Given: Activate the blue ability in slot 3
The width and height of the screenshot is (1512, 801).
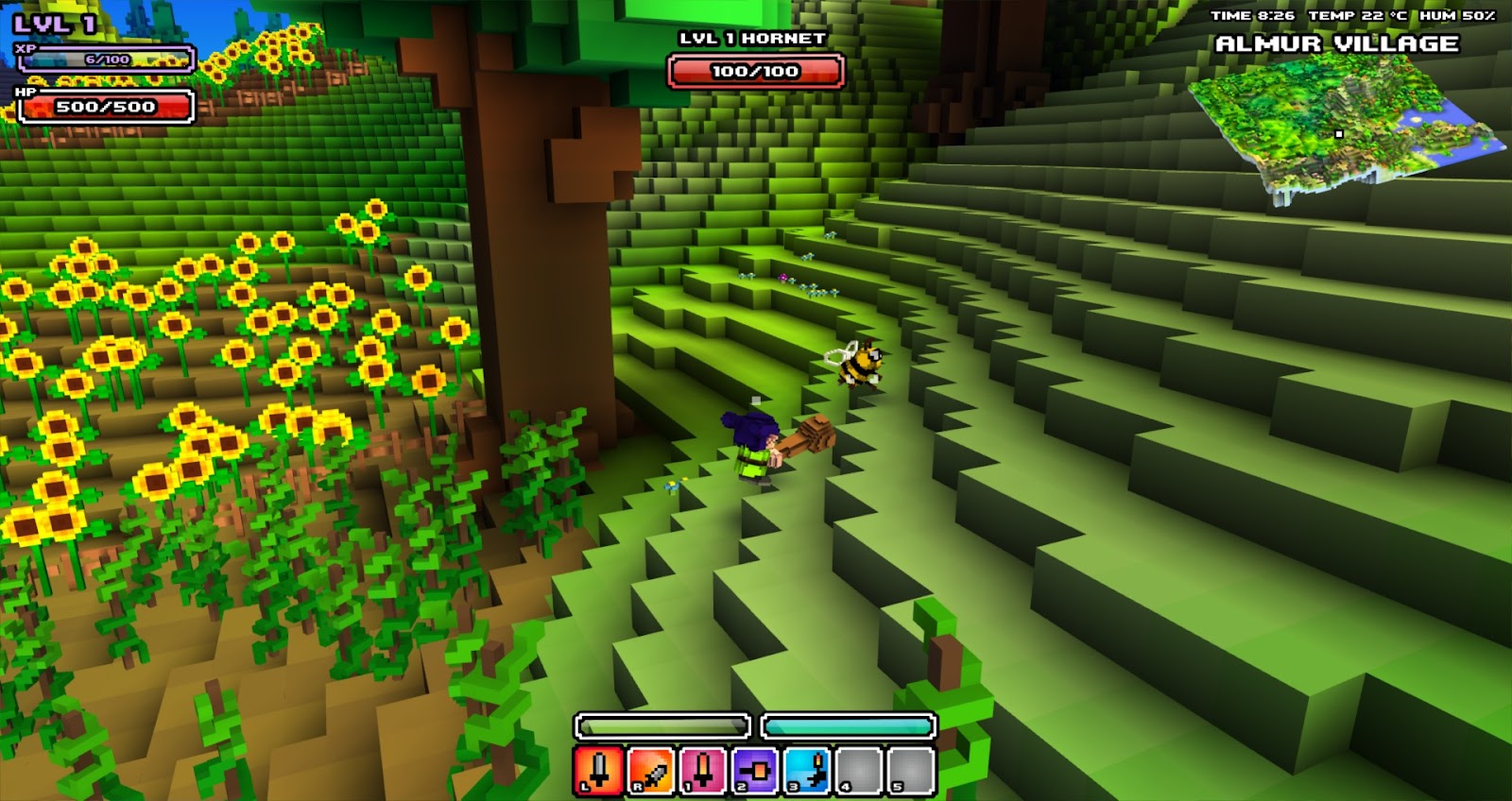Looking at the screenshot, I should pyautogui.click(x=807, y=770).
